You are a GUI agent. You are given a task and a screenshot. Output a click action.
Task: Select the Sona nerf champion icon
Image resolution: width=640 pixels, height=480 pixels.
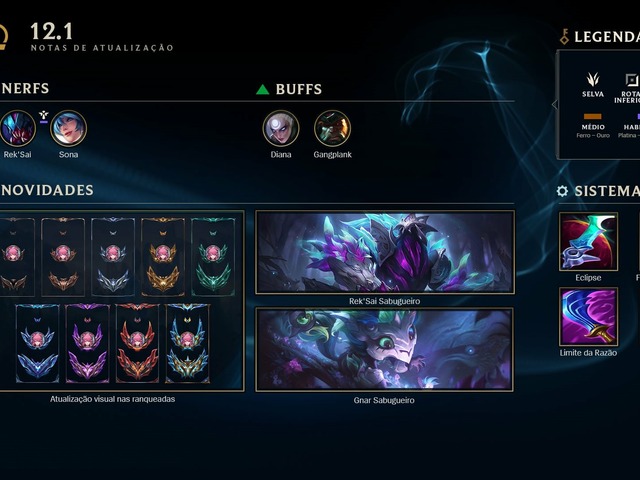(69, 129)
